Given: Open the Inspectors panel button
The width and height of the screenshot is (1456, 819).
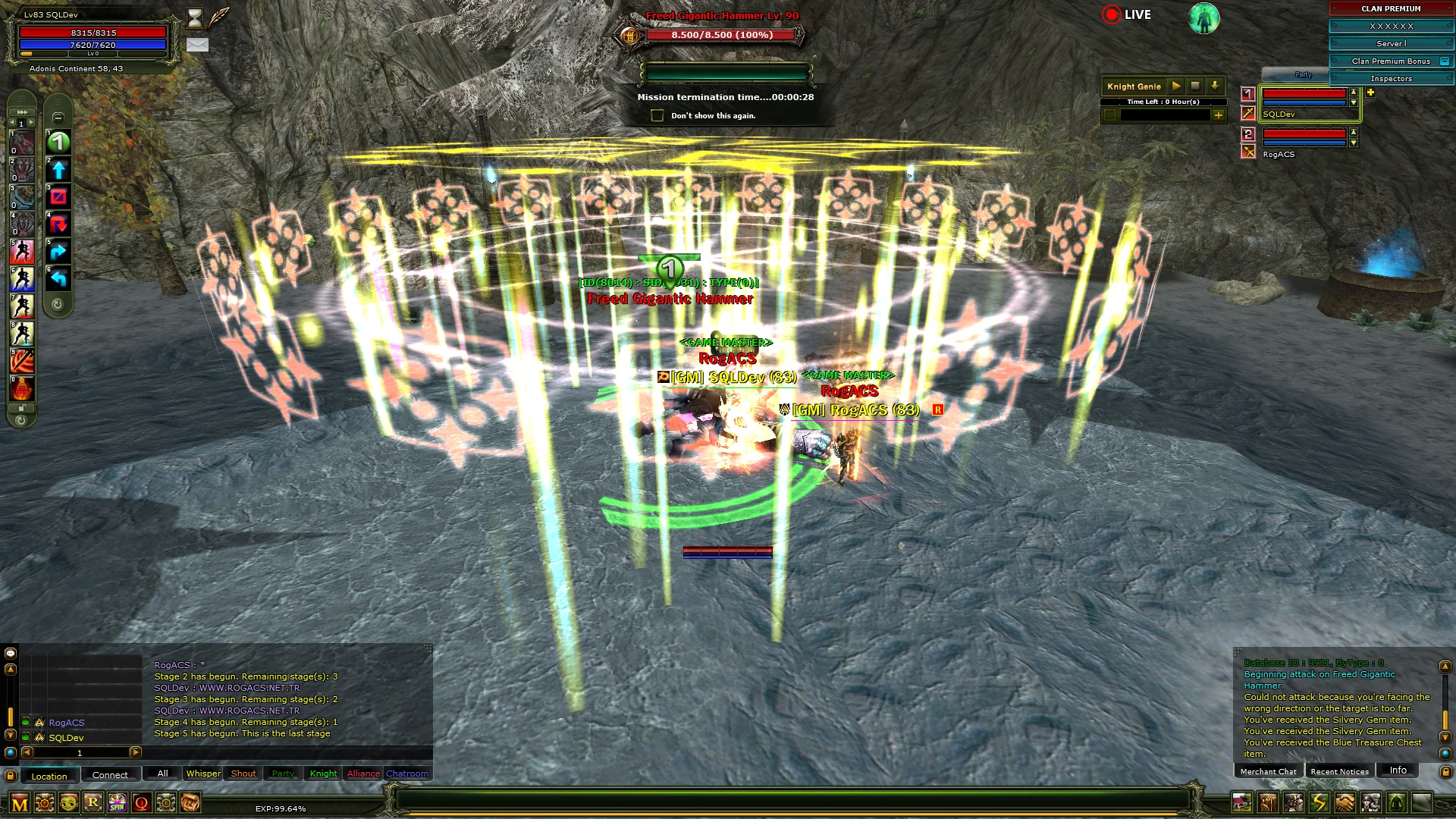Looking at the screenshot, I should pos(1391,79).
